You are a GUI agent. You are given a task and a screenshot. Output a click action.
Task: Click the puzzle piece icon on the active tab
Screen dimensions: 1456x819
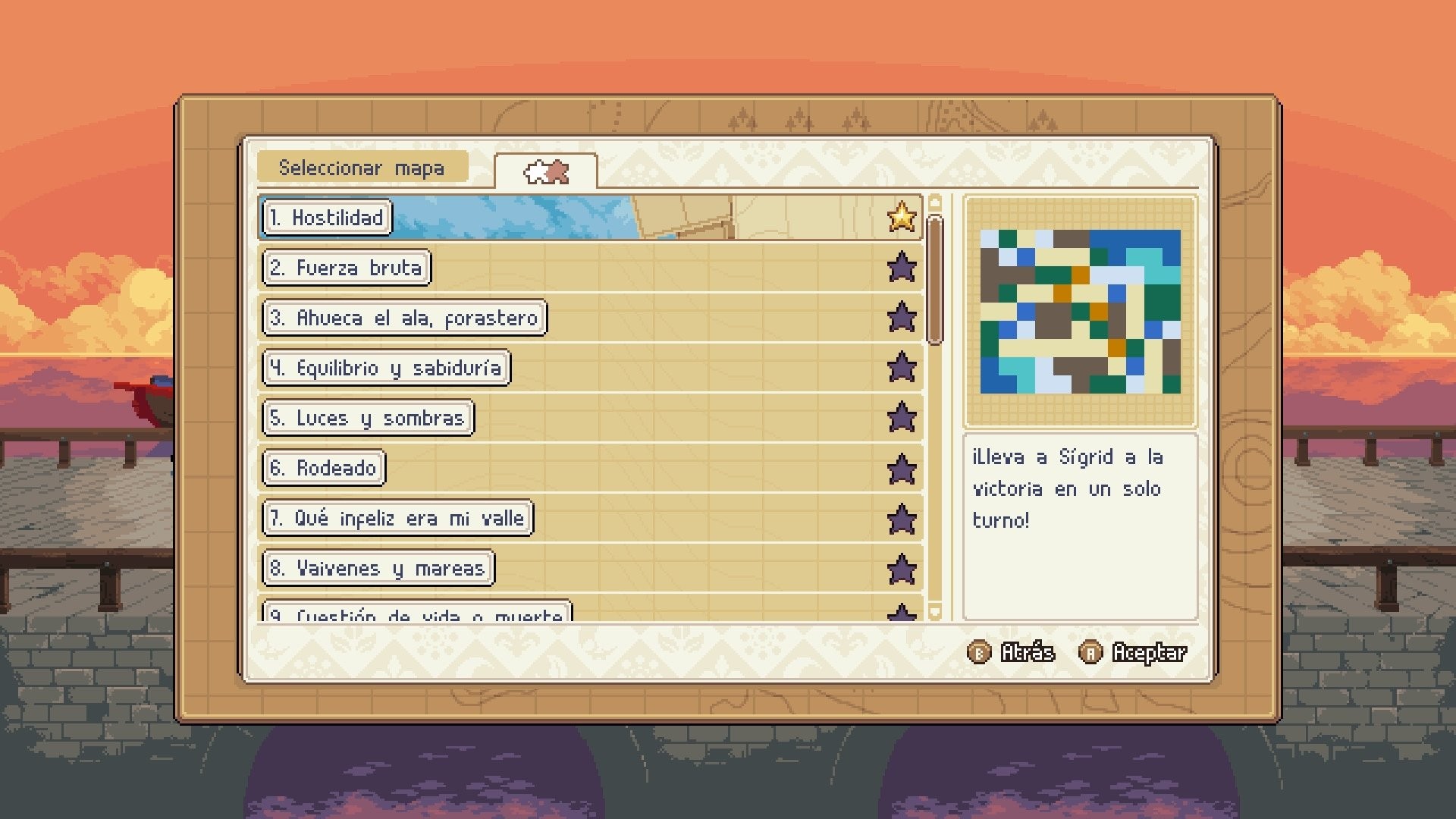click(548, 173)
